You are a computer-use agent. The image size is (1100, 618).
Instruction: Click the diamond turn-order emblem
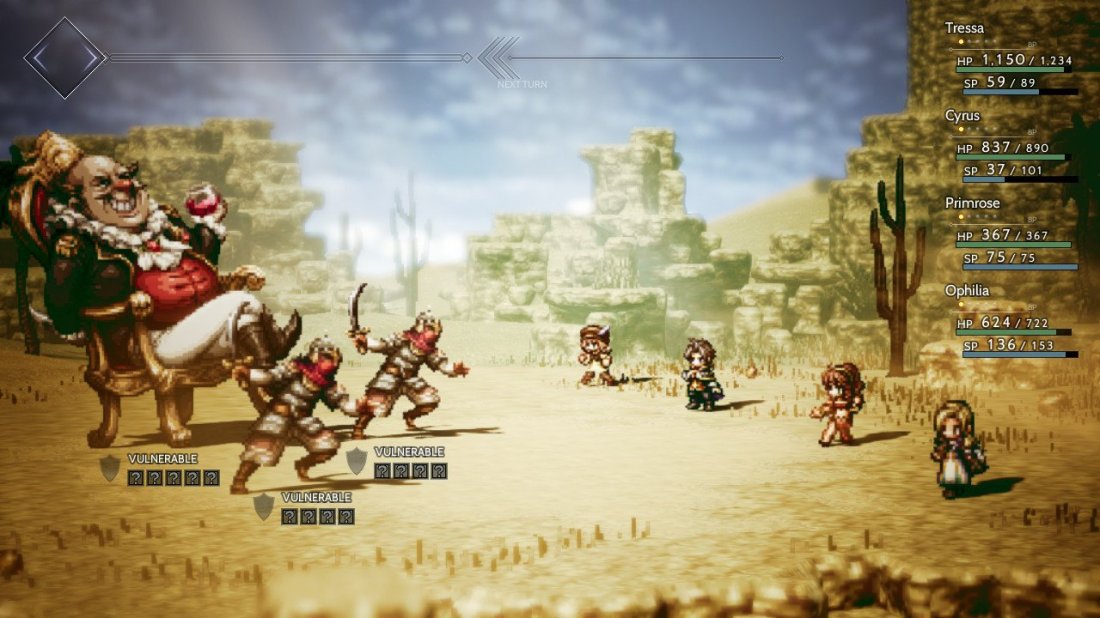pyautogui.click(x=65, y=58)
